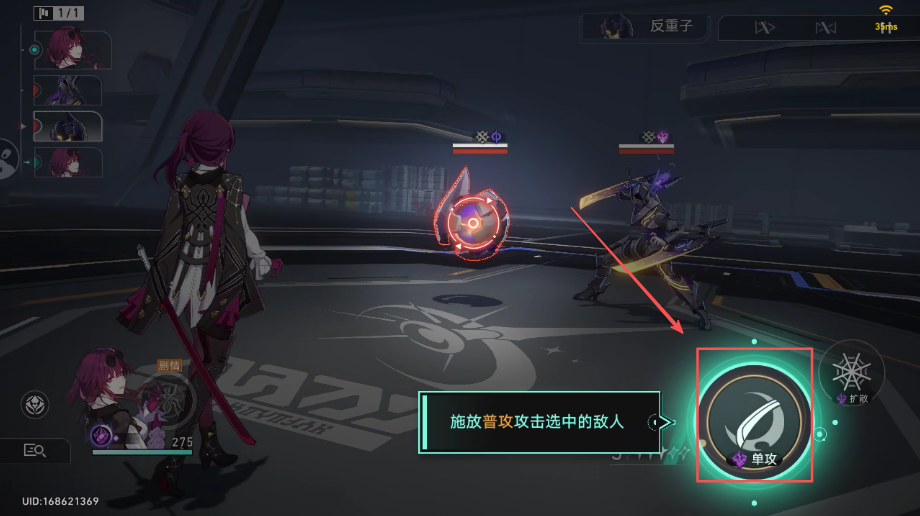The height and width of the screenshot is (516, 920).
Task: Click the round emblem icon above the details button
Action: [x=35, y=405]
